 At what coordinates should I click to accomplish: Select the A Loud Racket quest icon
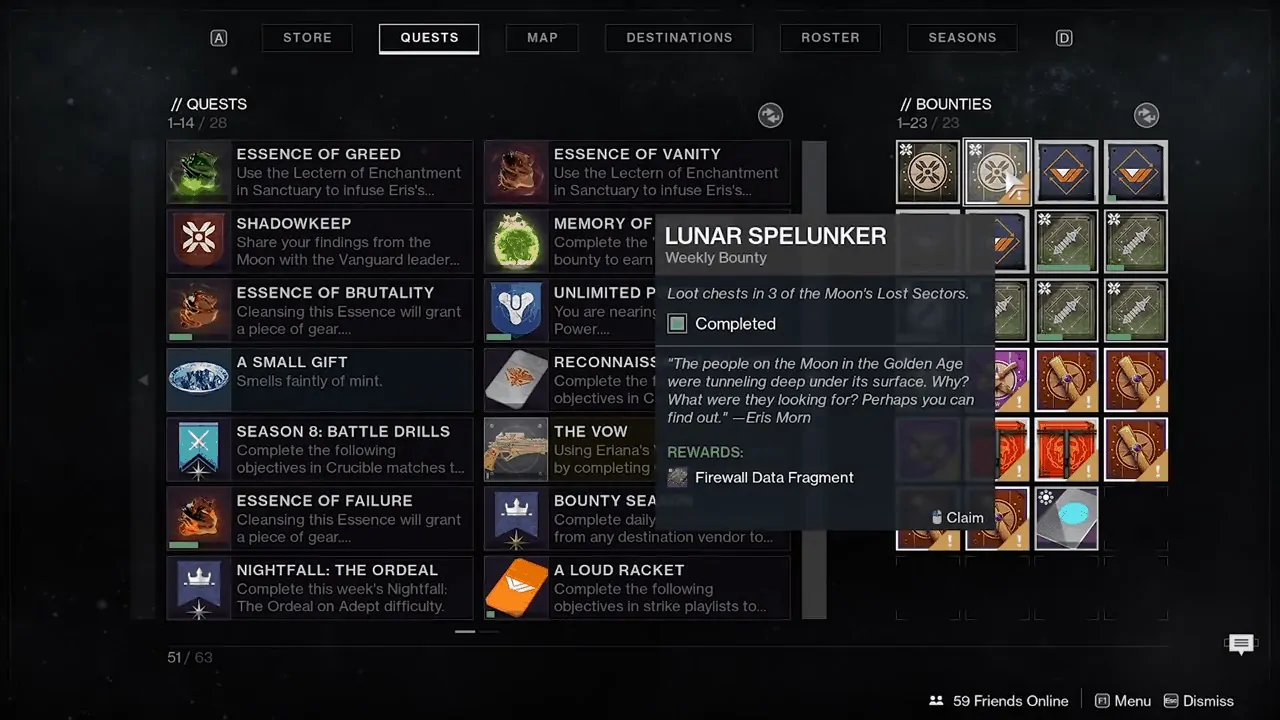coord(516,588)
